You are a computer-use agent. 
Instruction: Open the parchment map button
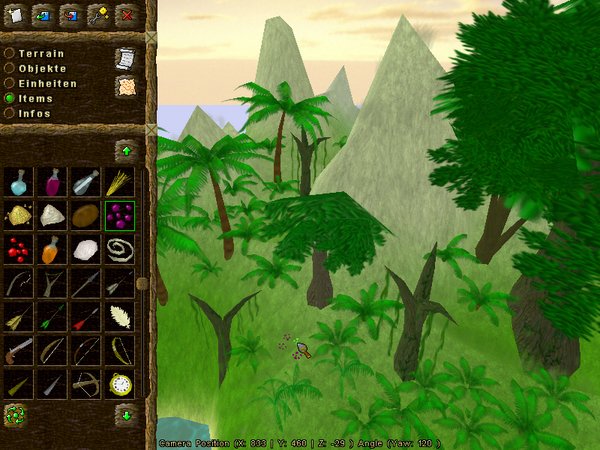point(125,87)
